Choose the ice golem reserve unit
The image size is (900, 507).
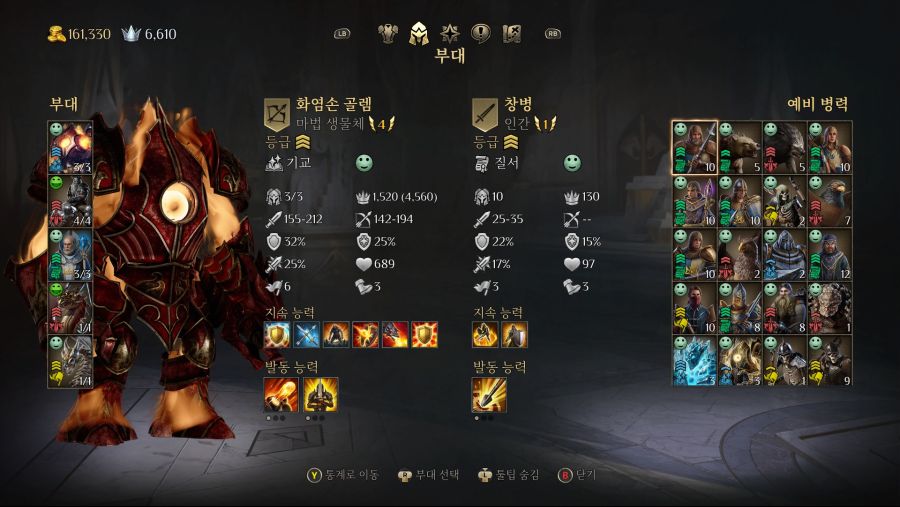click(695, 362)
